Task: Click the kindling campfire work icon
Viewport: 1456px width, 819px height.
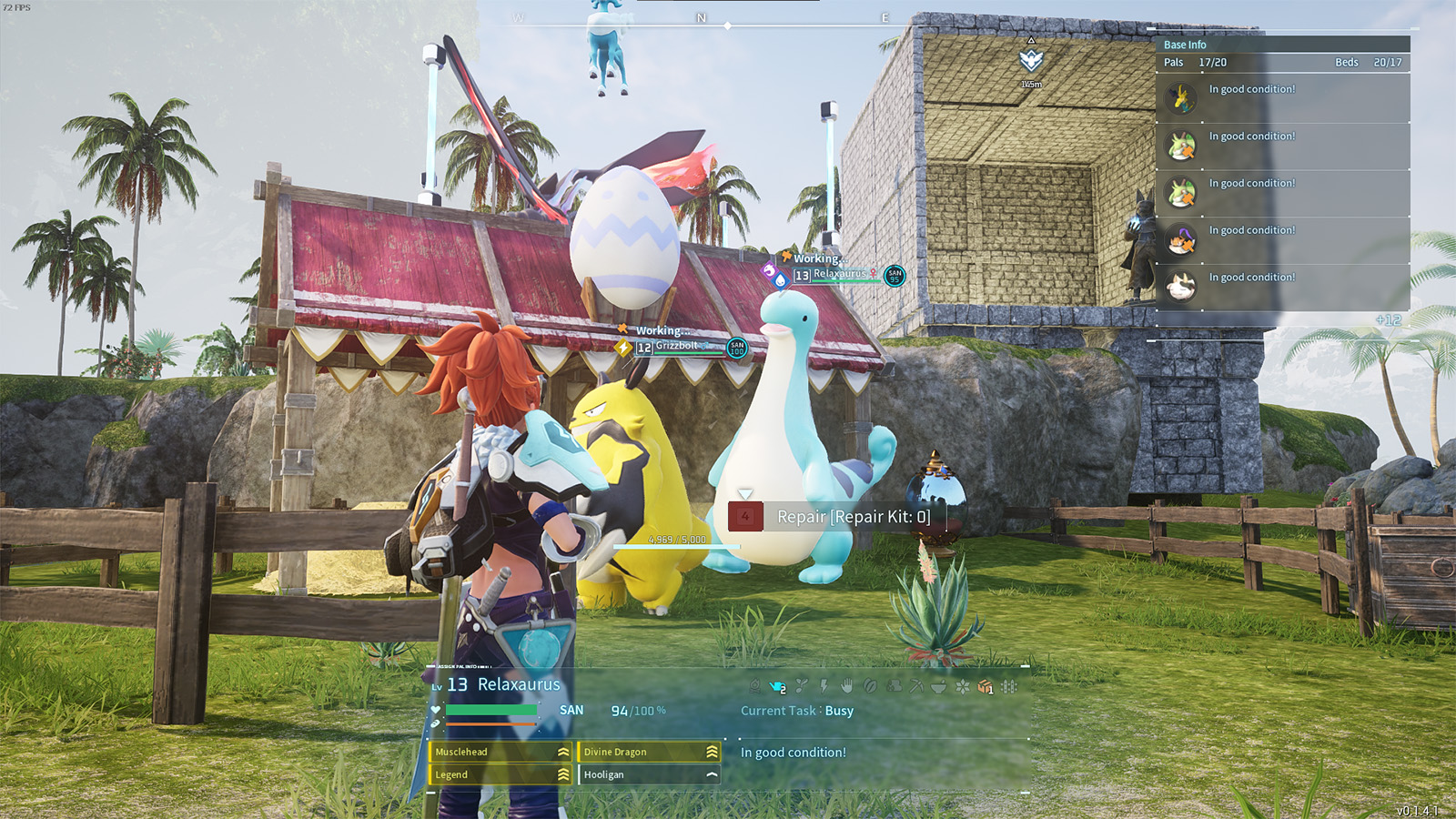Action: (x=755, y=687)
